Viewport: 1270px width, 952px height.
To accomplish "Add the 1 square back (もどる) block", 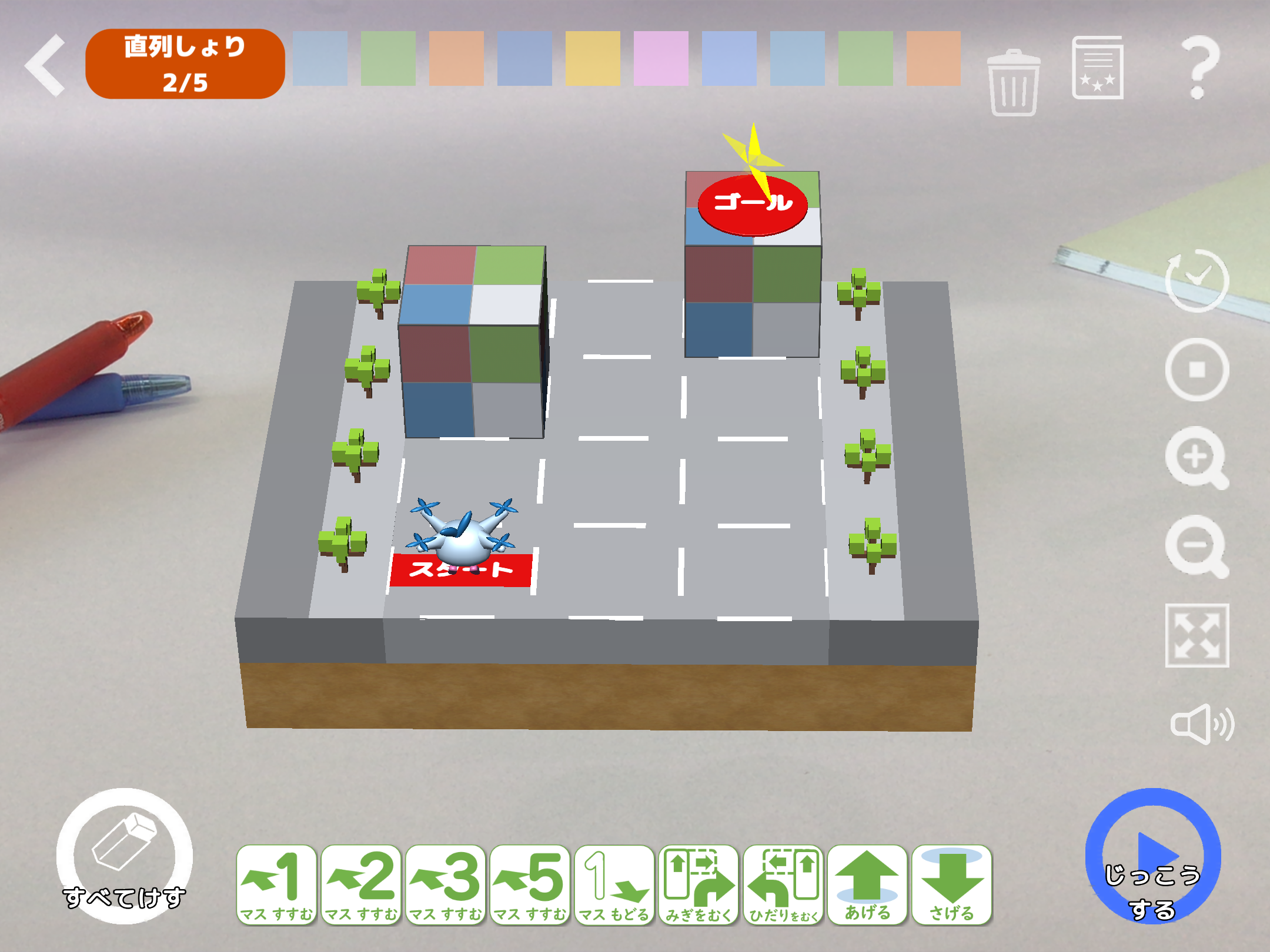I will tap(614, 886).
